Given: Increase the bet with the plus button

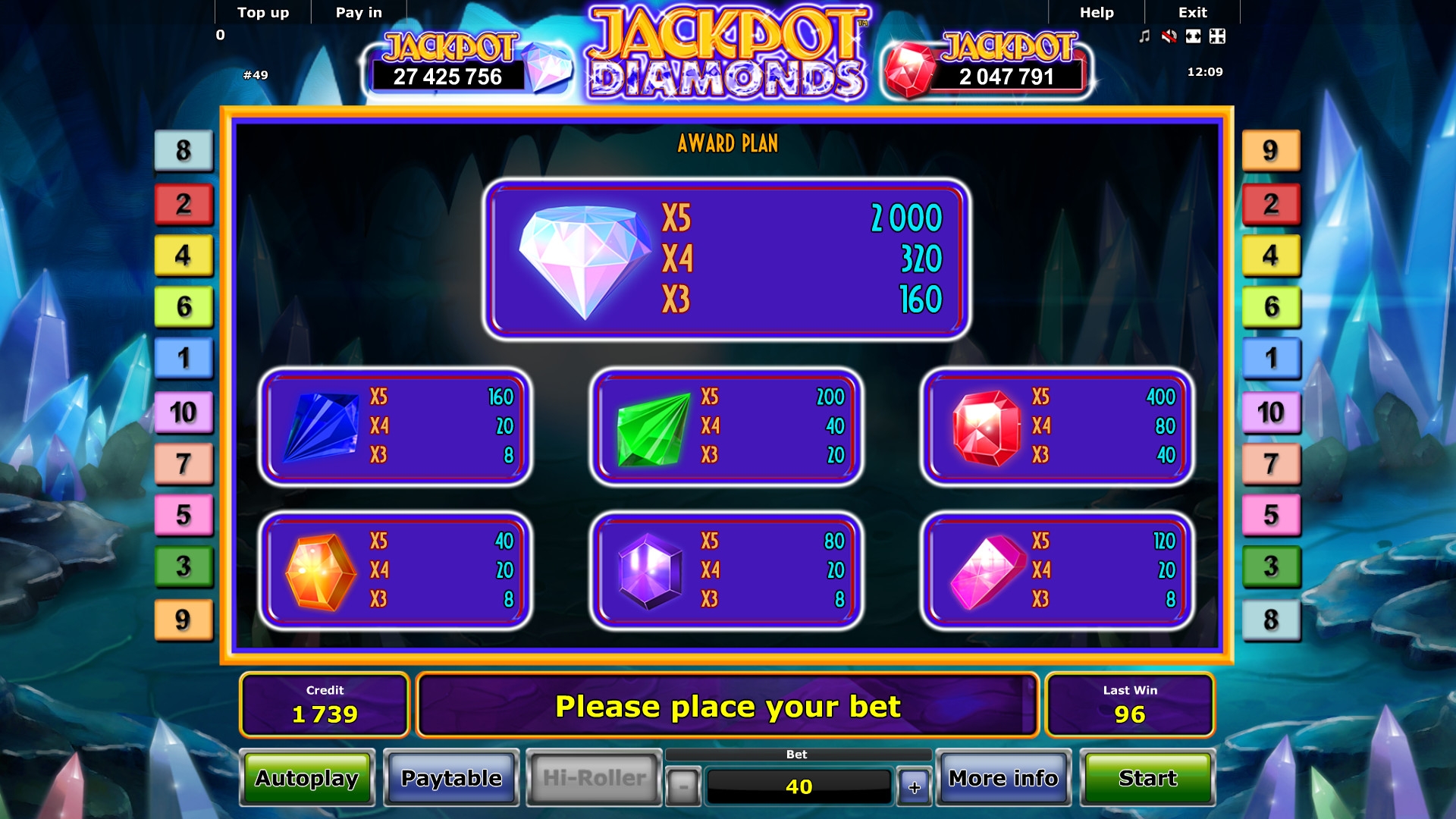Looking at the screenshot, I should pyautogui.click(x=915, y=787).
